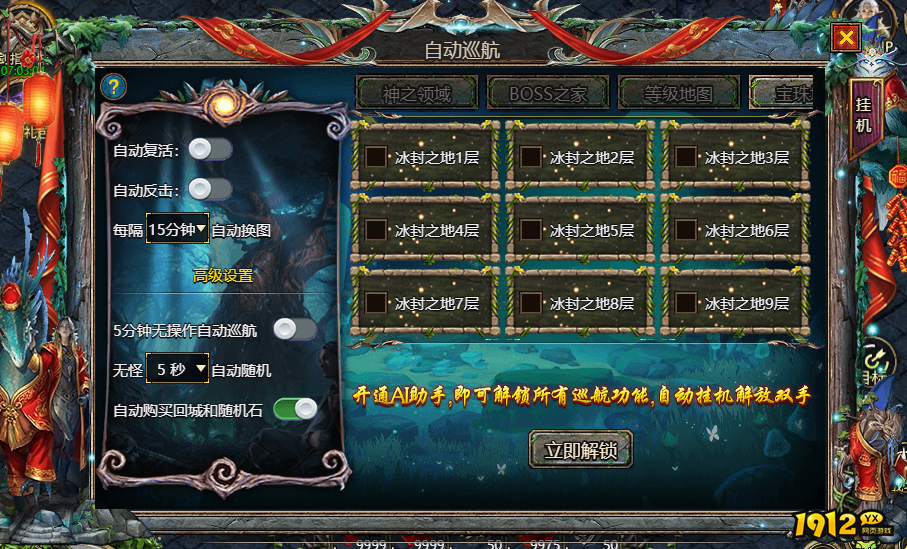
Task: Click the 立即解锁 unlock button
Action: 580,450
